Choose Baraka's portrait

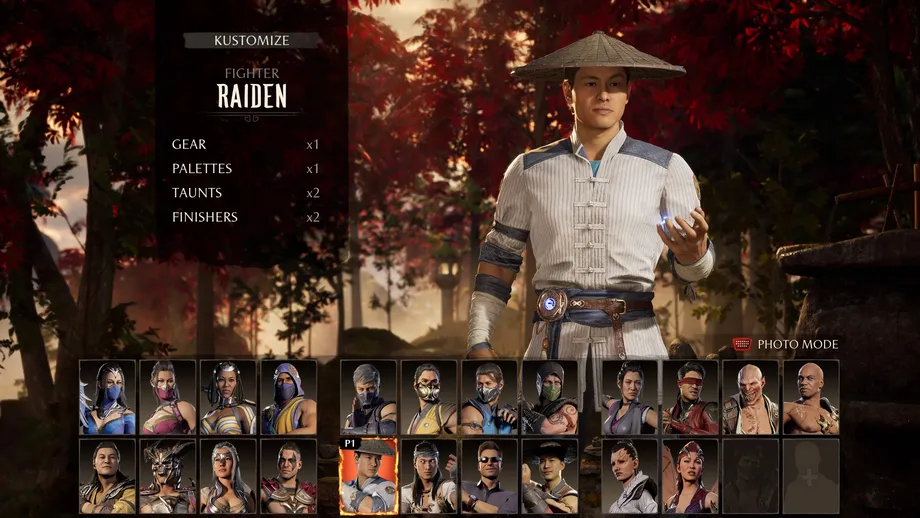click(x=750, y=397)
